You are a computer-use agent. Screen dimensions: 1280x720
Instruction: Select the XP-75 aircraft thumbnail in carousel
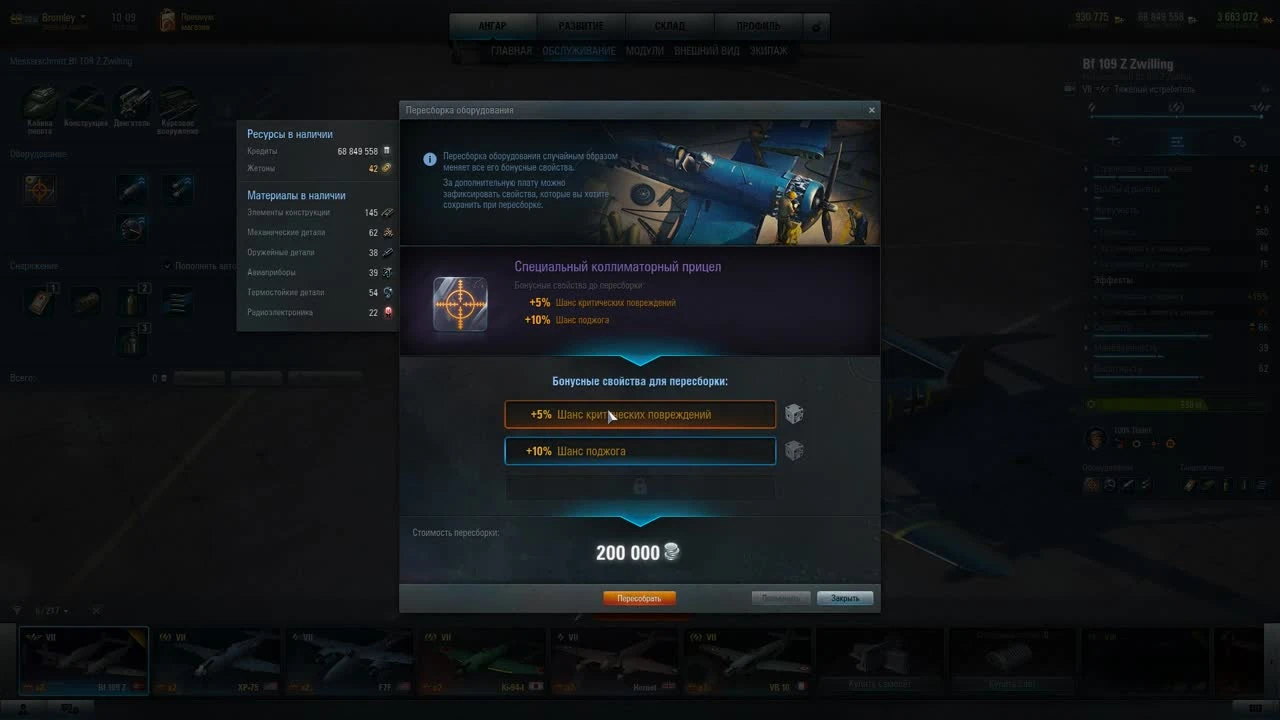217,658
